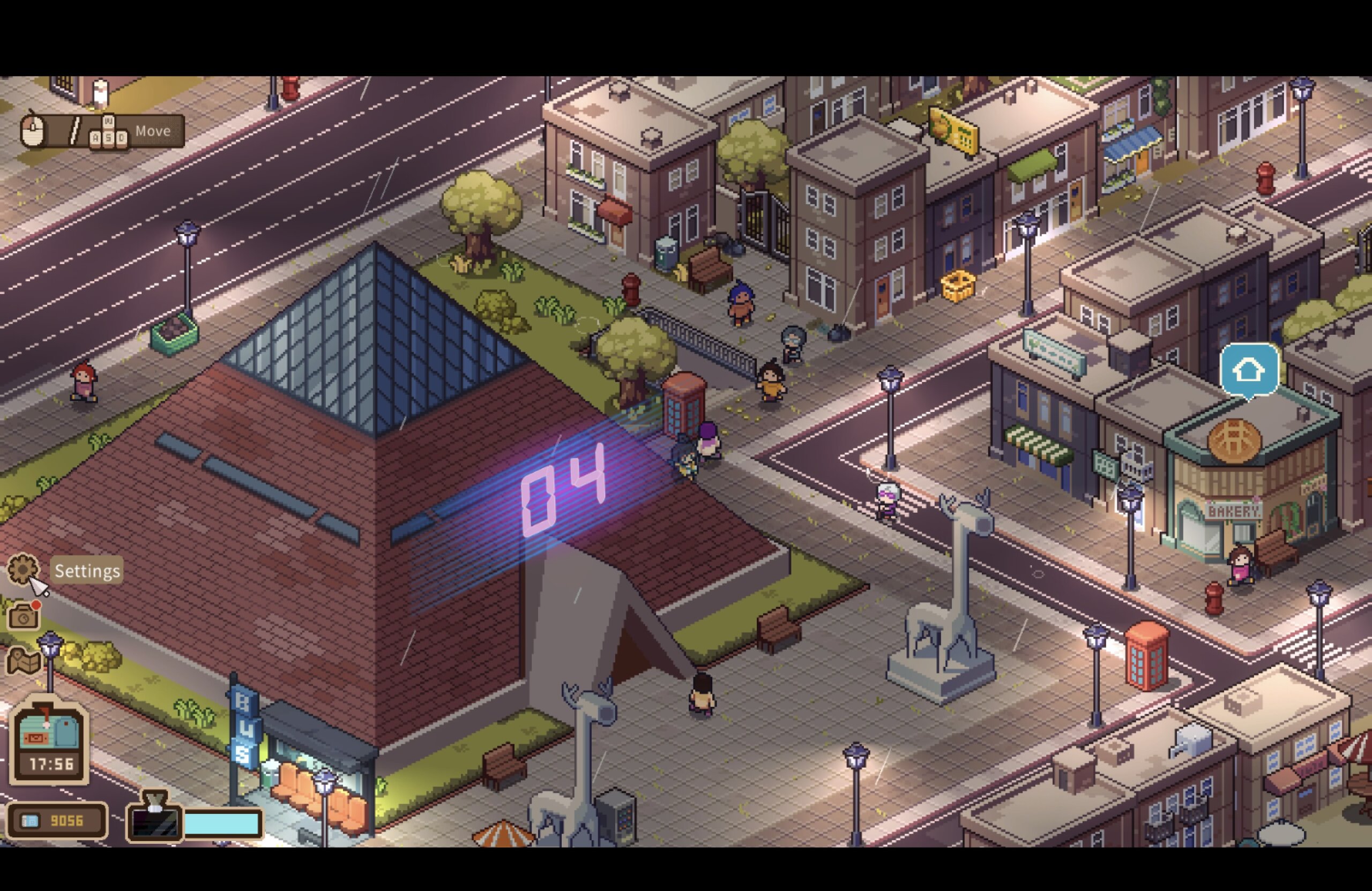Click the home marker bubble
The image size is (1372, 891).
[x=1249, y=370]
